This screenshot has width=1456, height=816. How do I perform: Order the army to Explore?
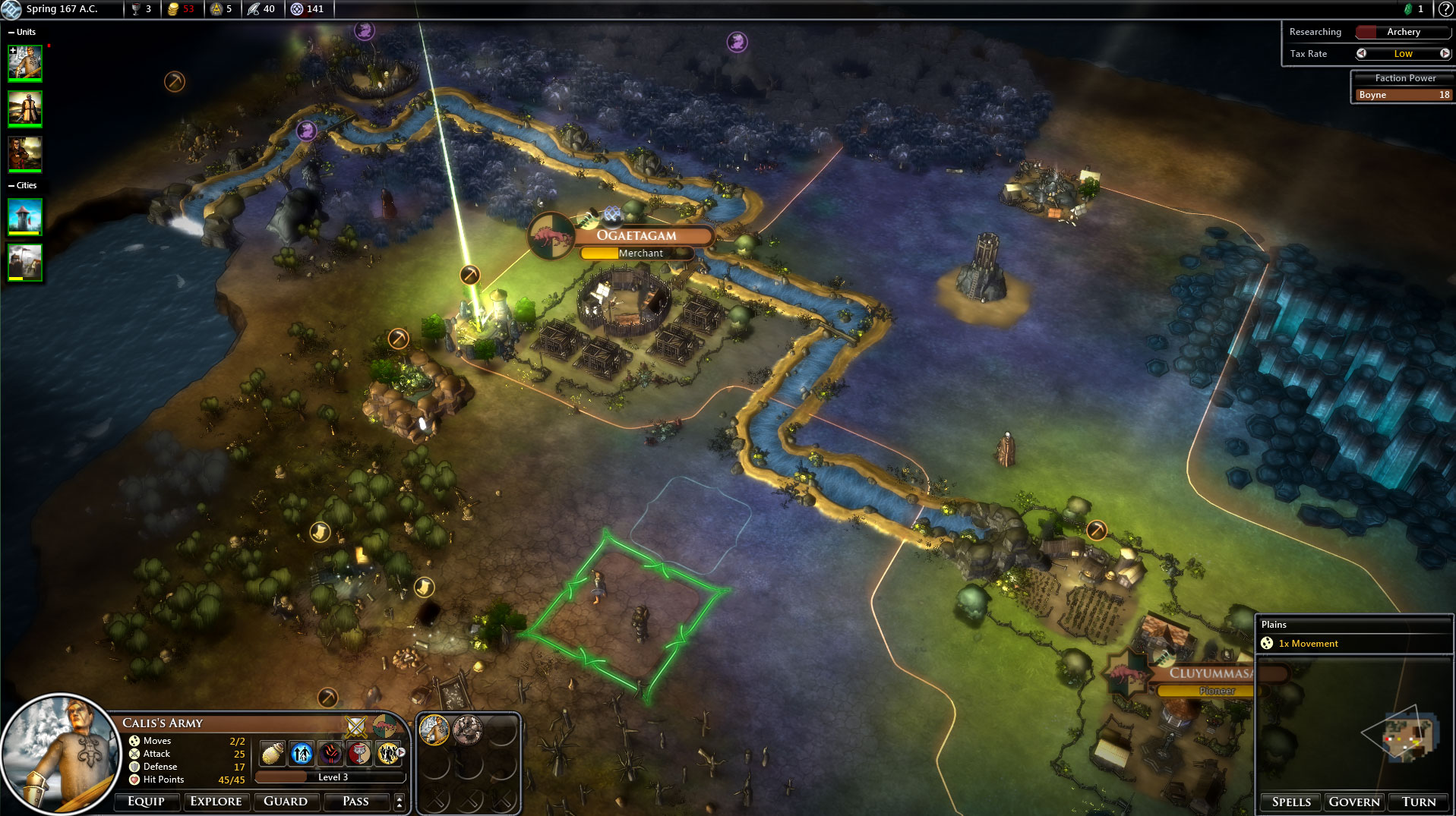tap(216, 802)
